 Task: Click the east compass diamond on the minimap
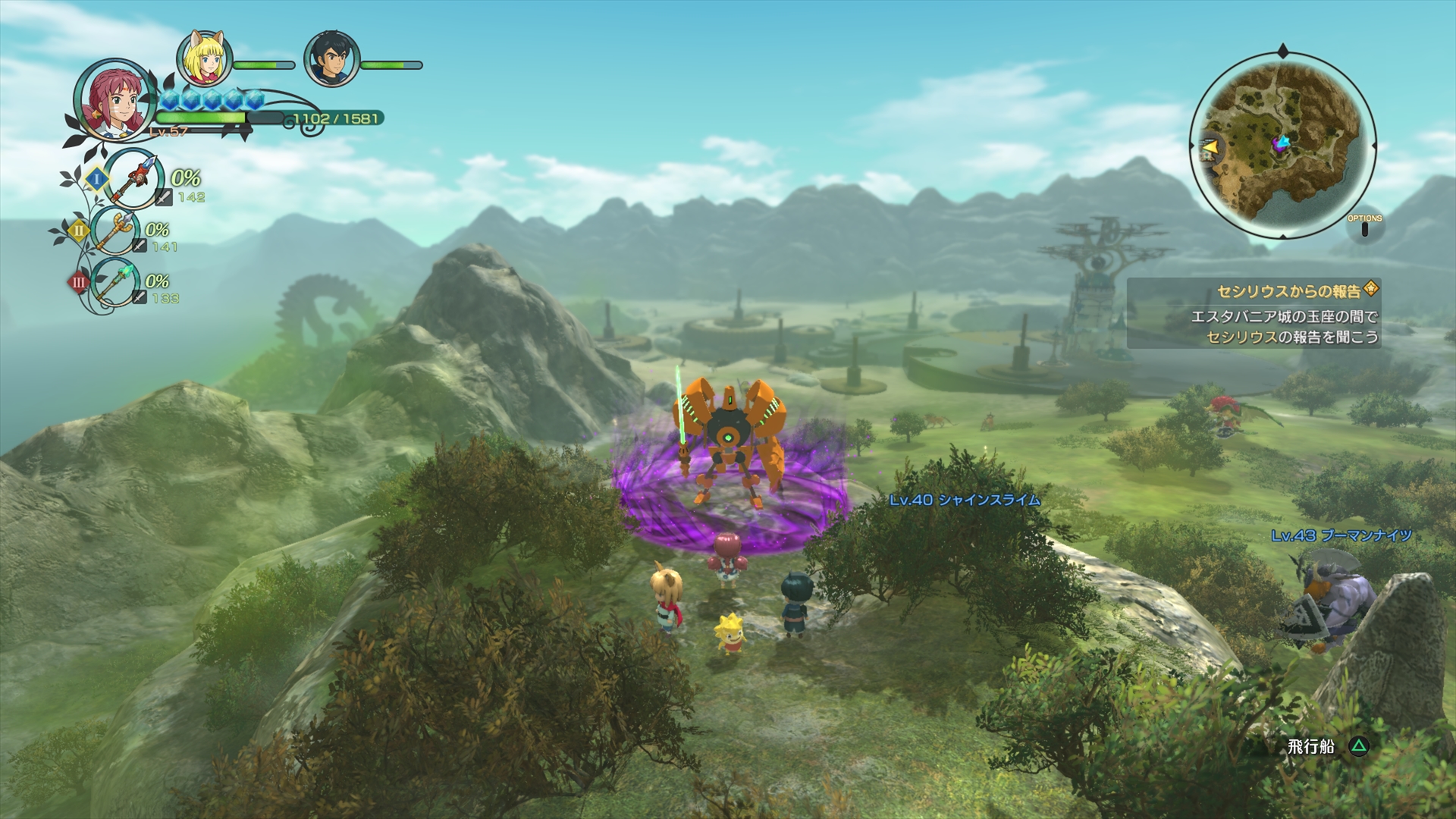click(1374, 145)
